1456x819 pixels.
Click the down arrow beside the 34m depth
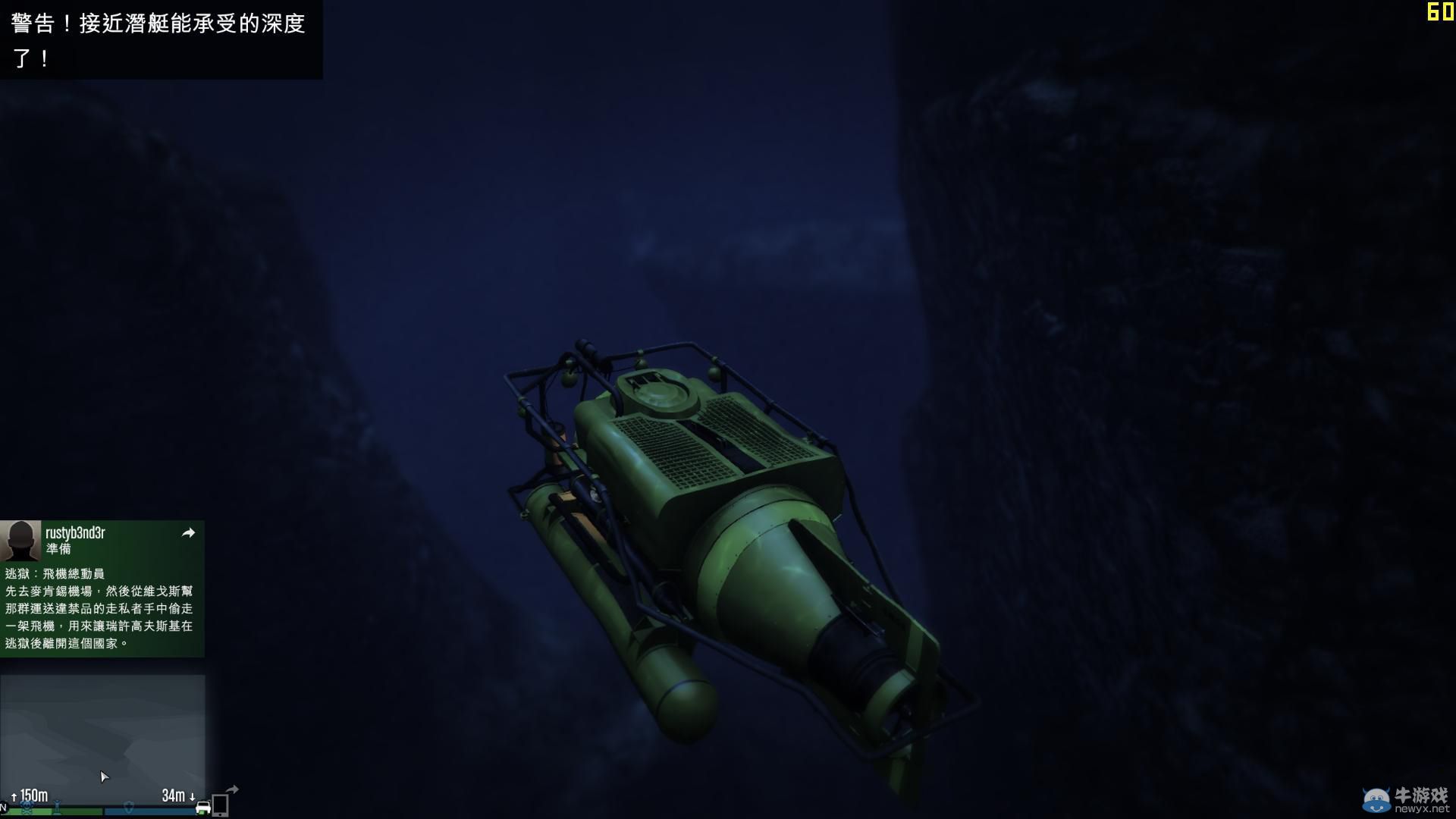click(x=192, y=797)
